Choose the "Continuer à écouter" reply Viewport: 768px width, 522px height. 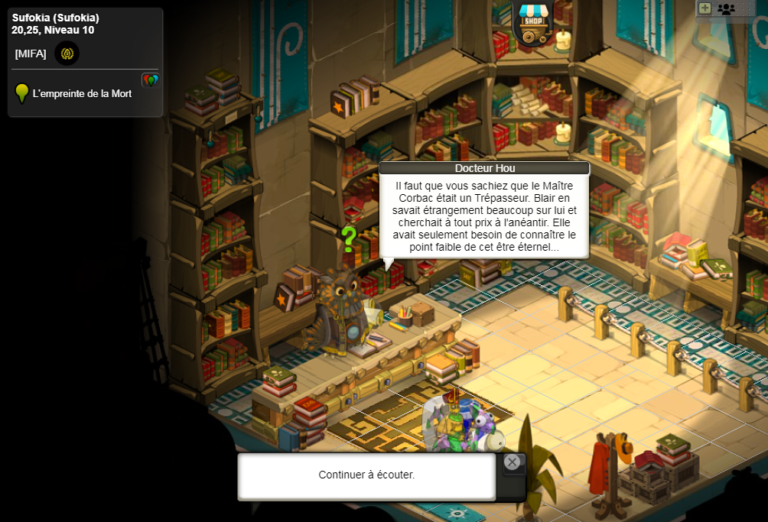pos(366,475)
